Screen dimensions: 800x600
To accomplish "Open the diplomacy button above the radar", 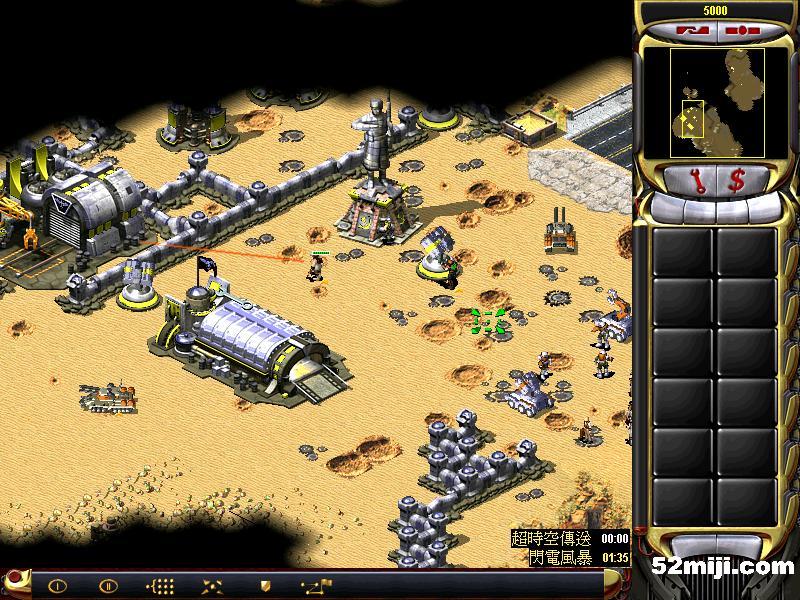I will click(690, 30).
